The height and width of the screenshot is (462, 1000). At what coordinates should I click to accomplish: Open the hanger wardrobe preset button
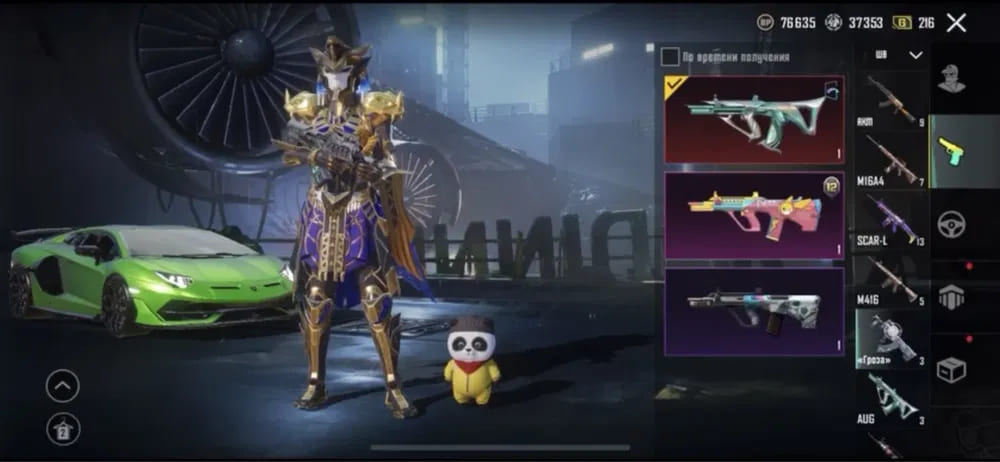coord(62,429)
